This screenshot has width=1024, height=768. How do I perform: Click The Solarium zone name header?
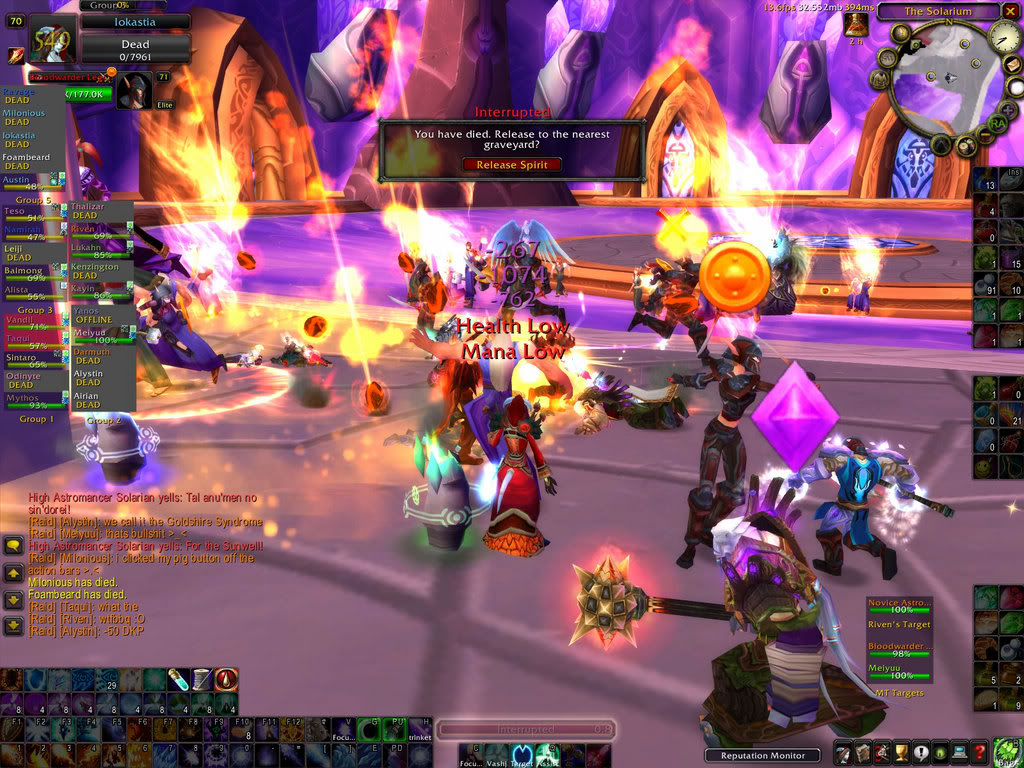tap(938, 11)
